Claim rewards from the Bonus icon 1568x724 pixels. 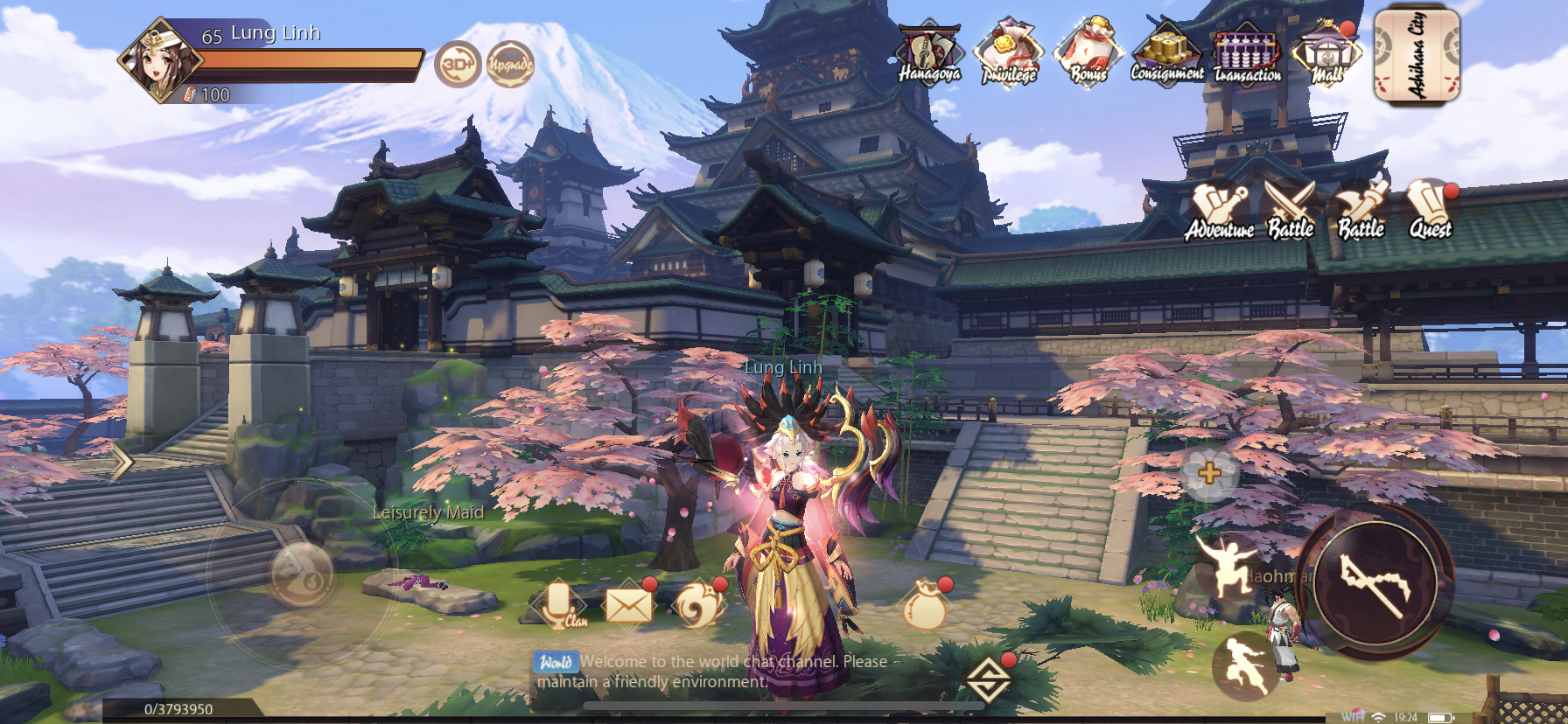point(1088,54)
